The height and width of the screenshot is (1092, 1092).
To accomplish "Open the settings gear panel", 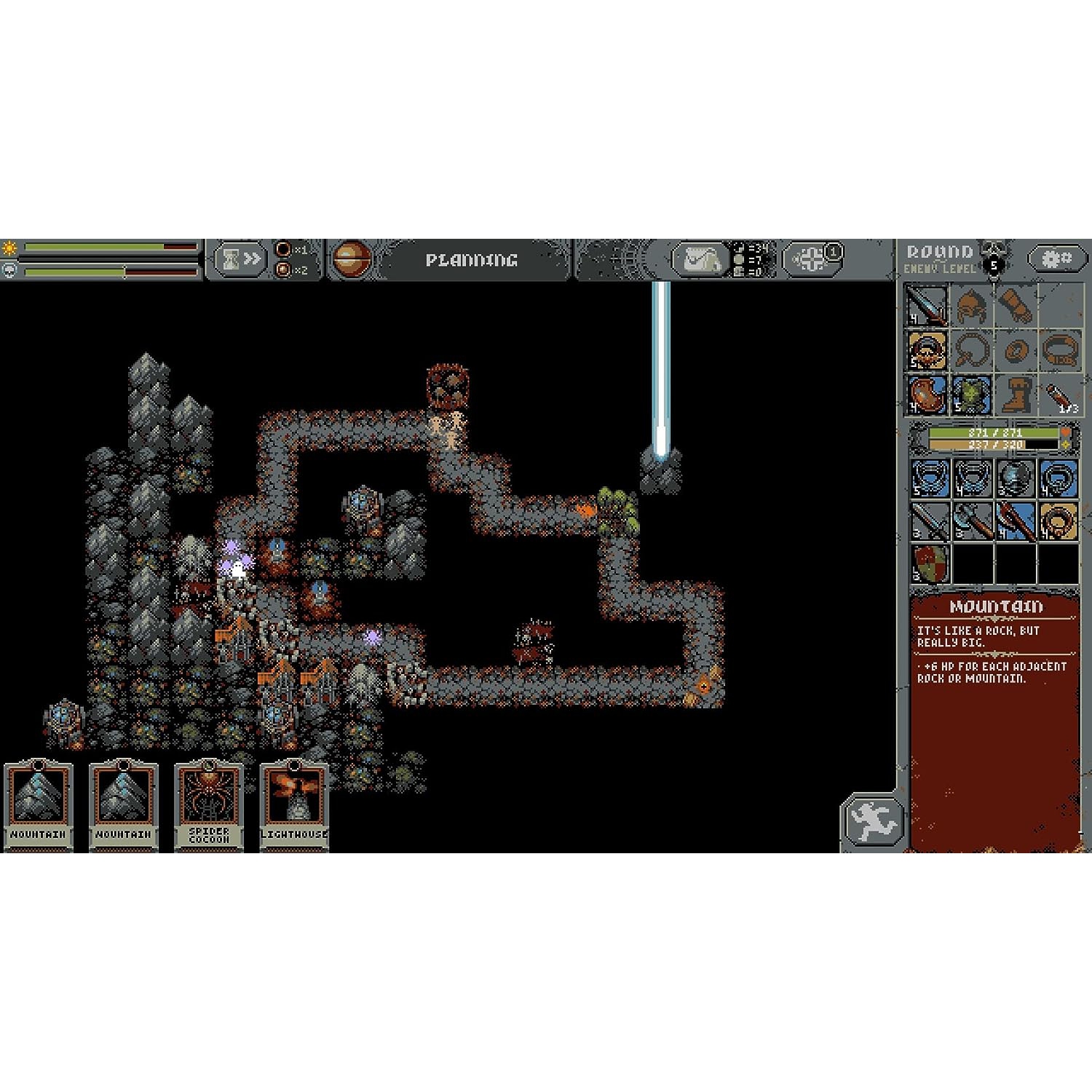I will [1056, 258].
